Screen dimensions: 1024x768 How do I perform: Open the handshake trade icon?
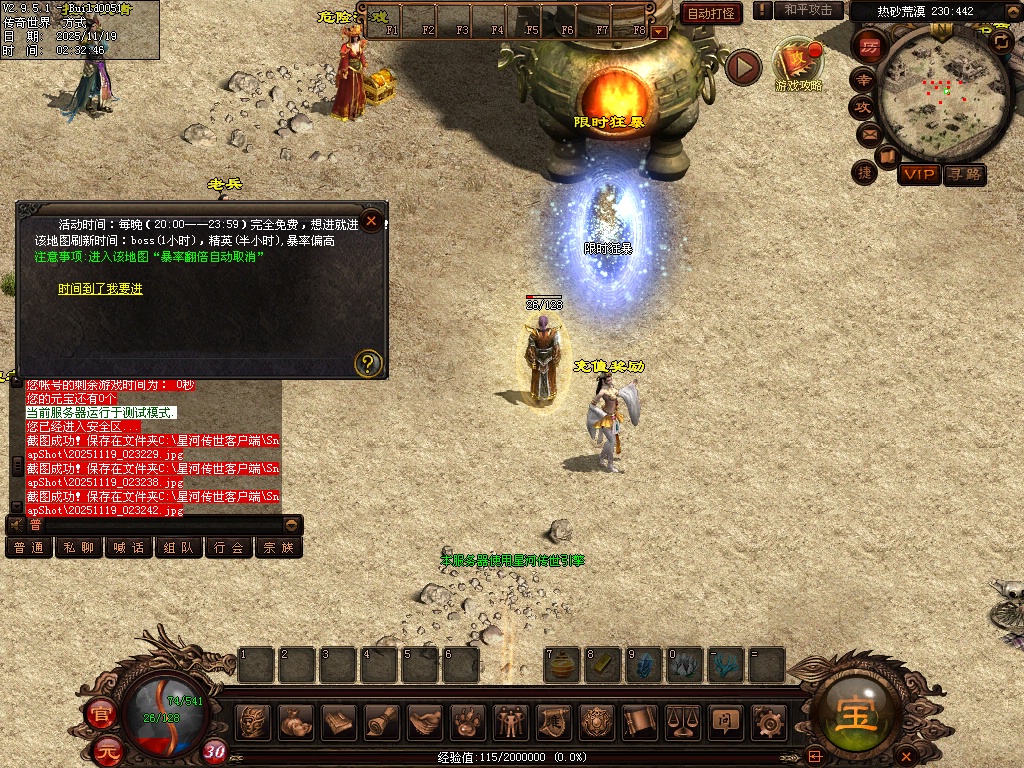pos(424,720)
